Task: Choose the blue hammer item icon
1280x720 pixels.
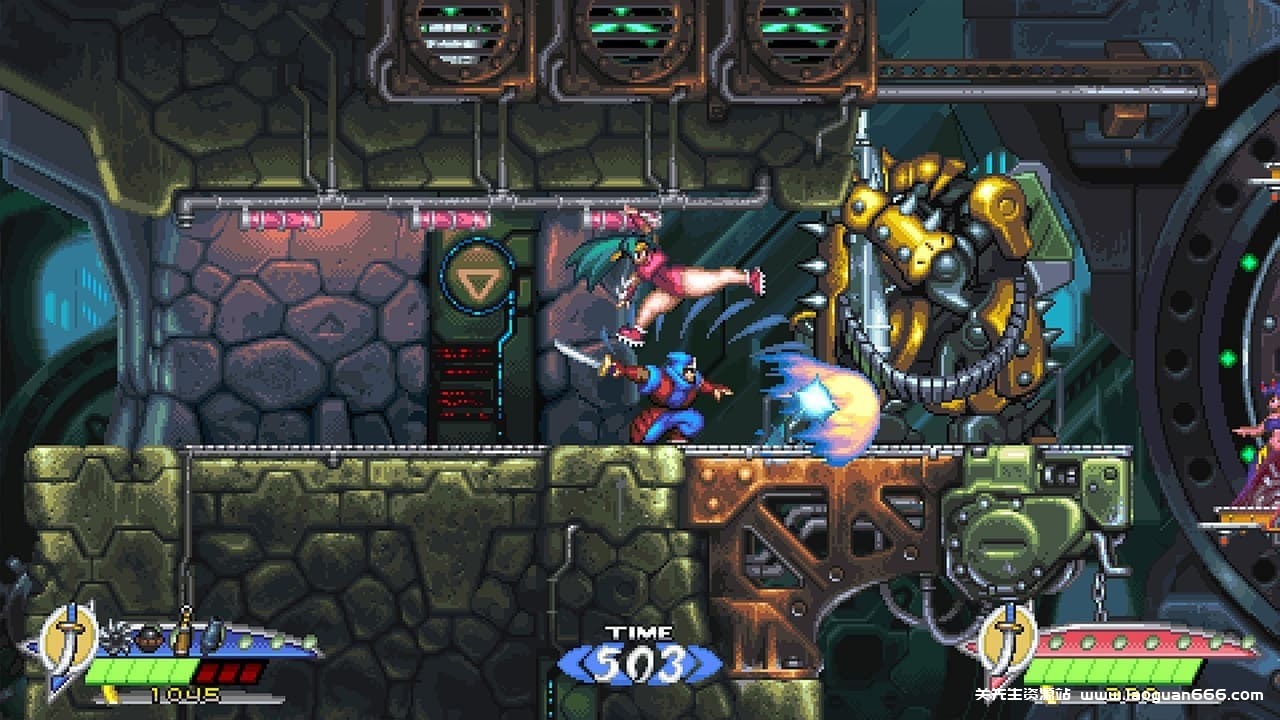Action: tap(212, 633)
